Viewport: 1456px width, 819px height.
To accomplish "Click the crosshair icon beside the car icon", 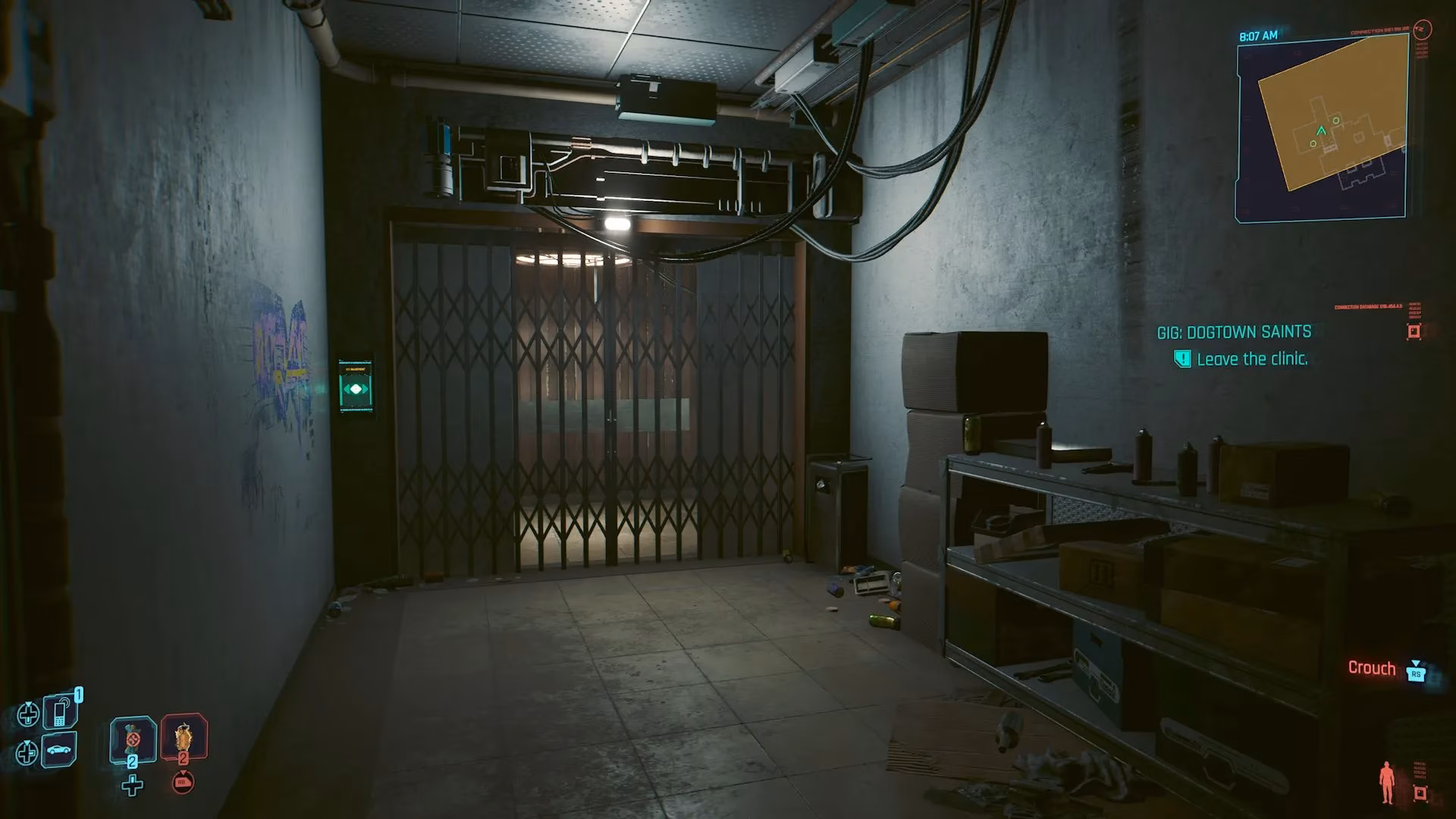I will [x=27, y=752].
